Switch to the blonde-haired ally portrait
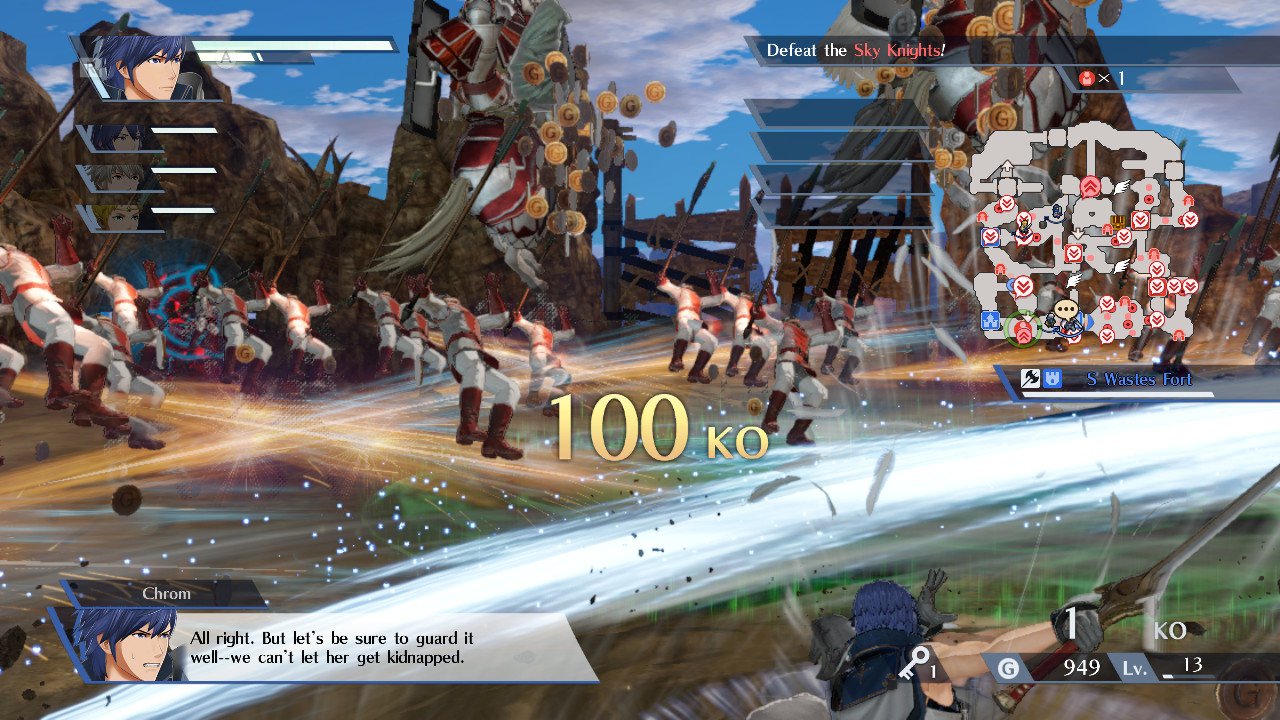The width and height of the screenshot is (1280, 720). (118, 217)
